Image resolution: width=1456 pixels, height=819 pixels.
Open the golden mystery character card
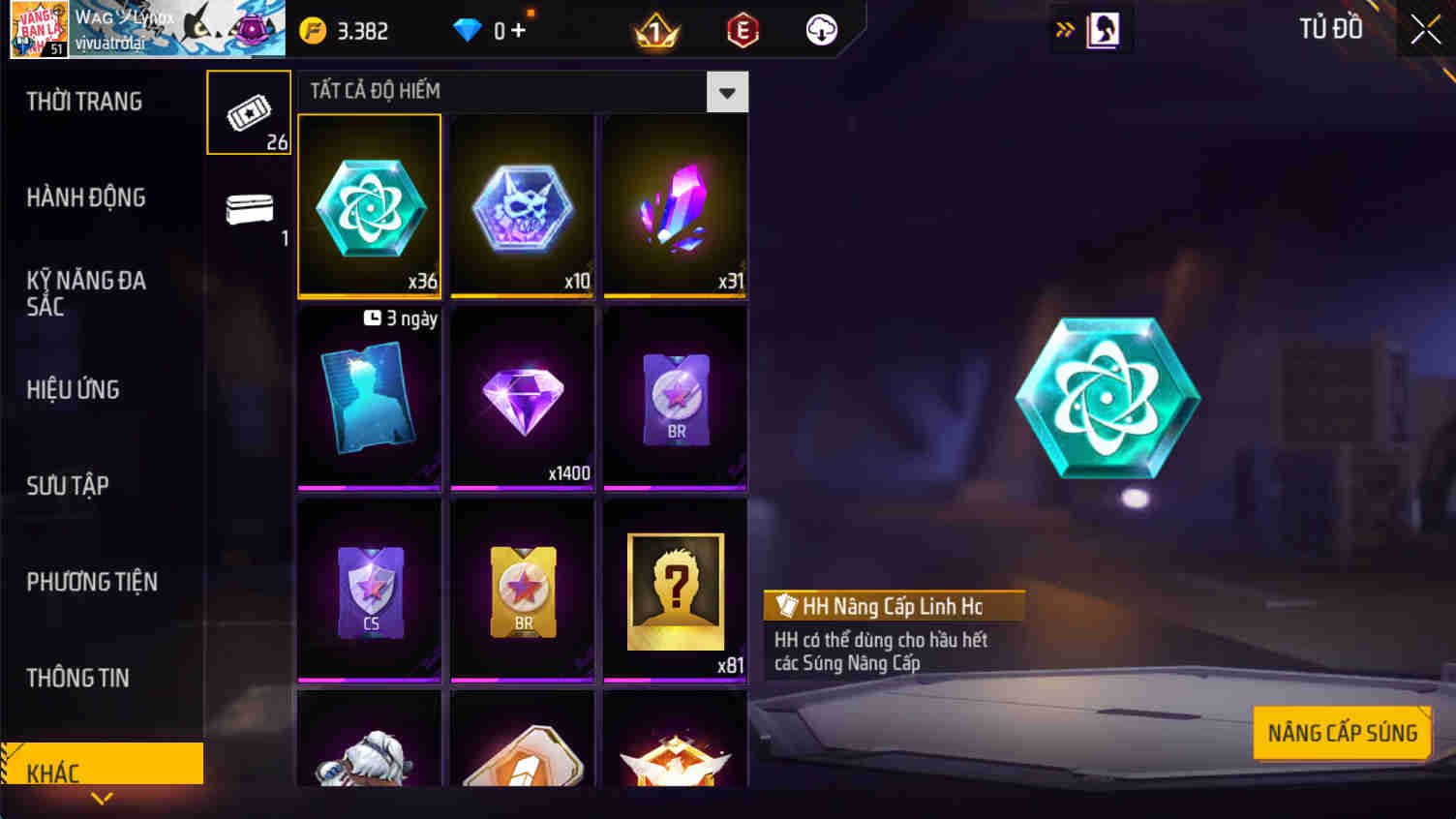(675, 591)
